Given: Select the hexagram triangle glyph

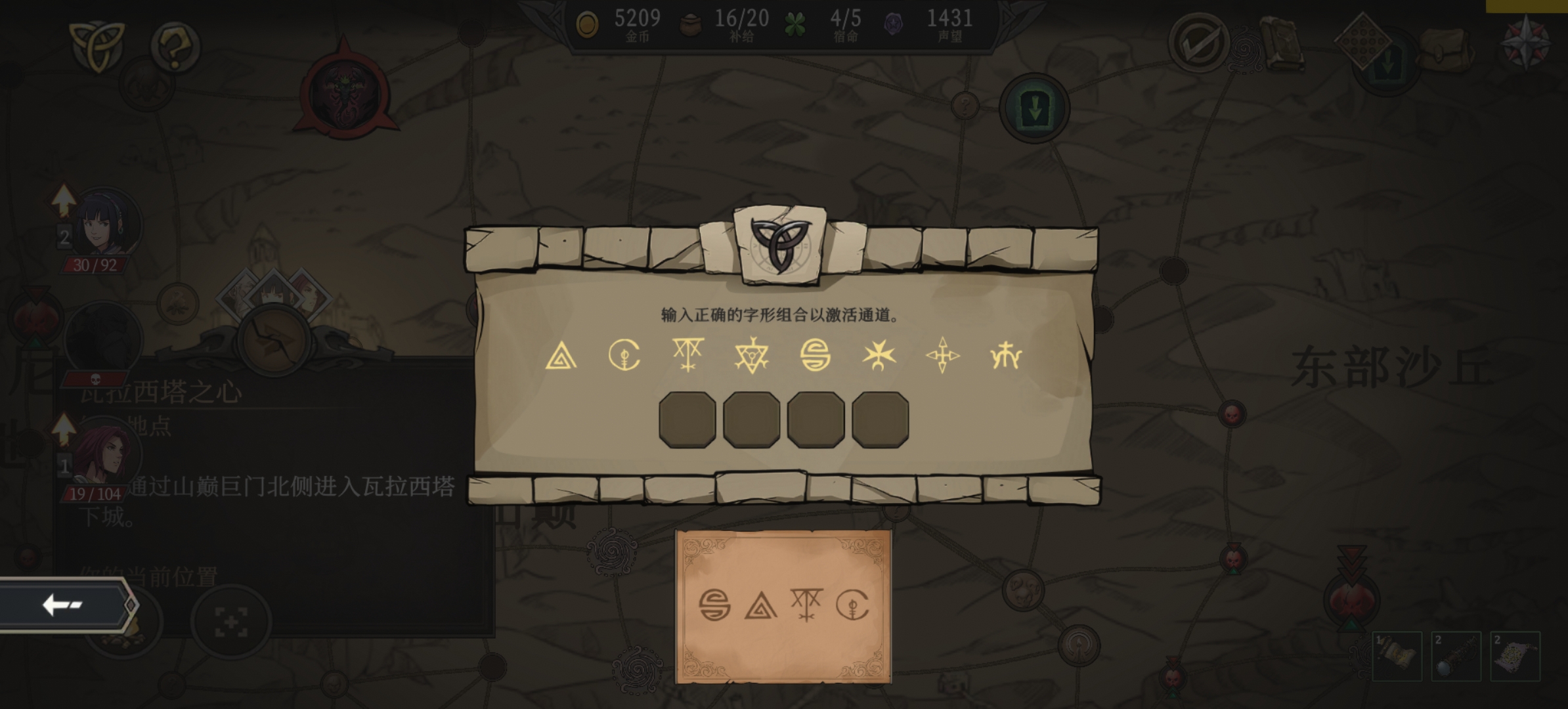Looking at the screenshot, I should coord(751,356).
